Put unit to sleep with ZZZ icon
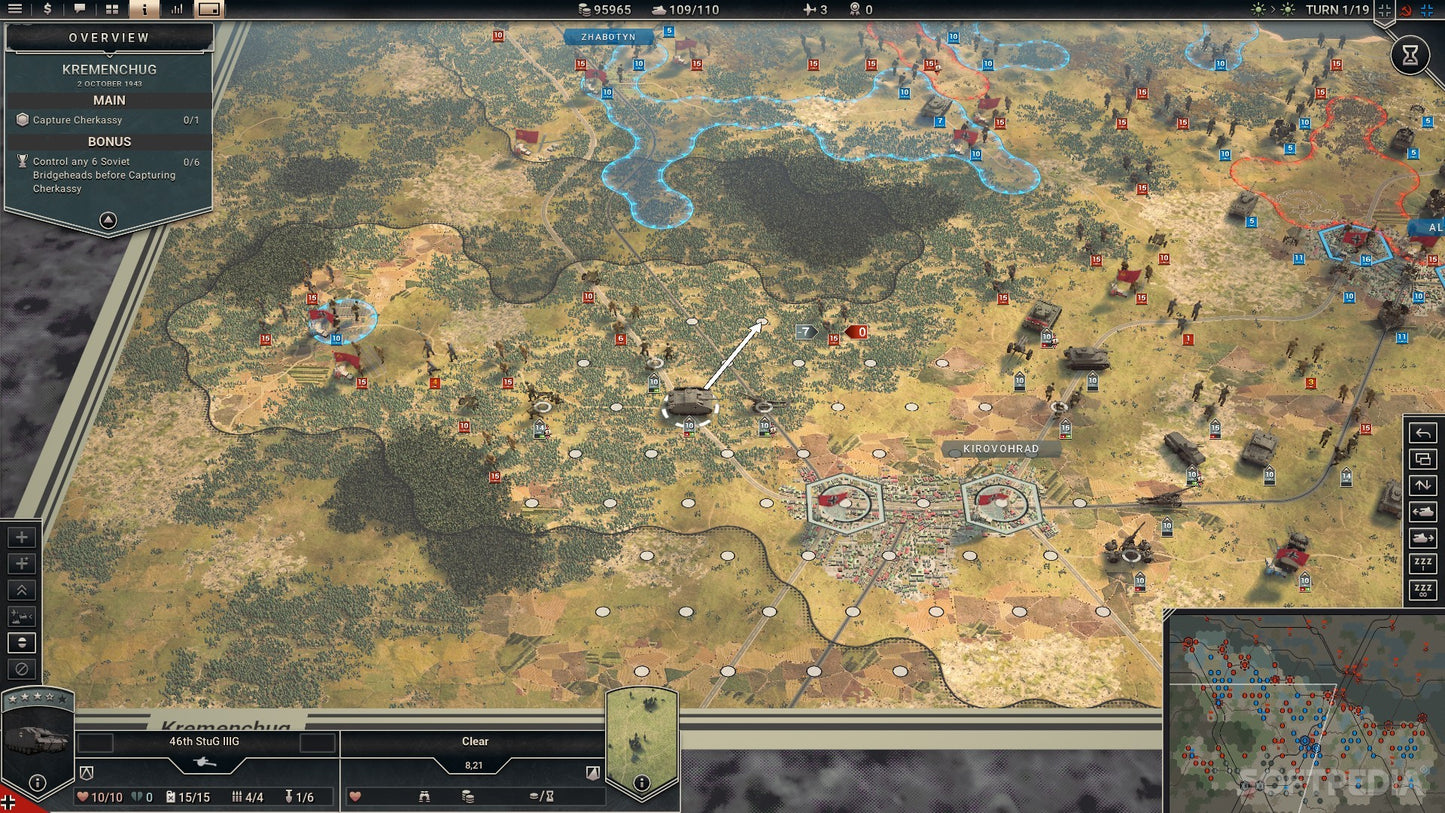Viewport: 1445px width, 813px height. (1422, 563)
